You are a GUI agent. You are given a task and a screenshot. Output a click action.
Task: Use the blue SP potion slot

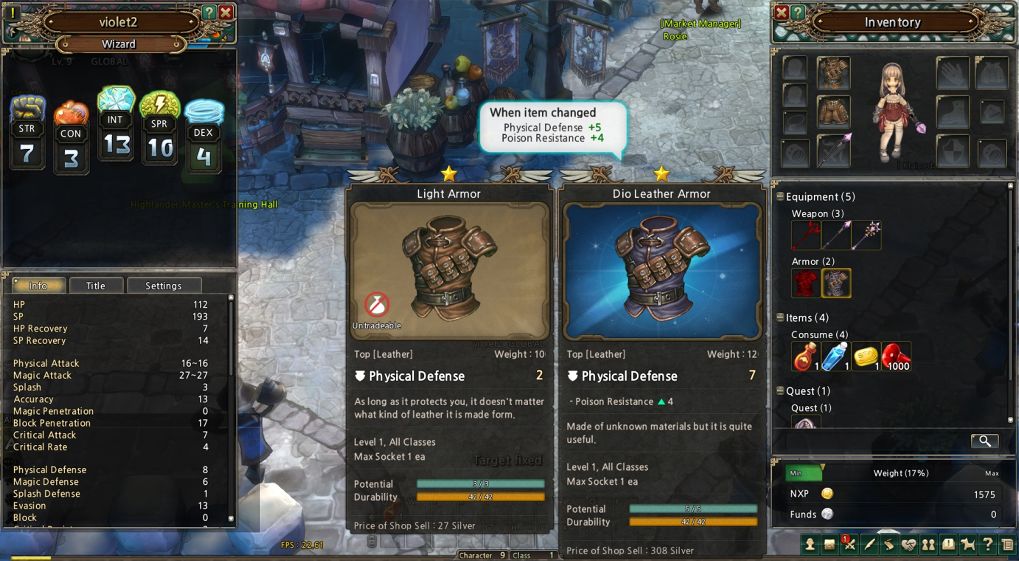click(836, 356)
